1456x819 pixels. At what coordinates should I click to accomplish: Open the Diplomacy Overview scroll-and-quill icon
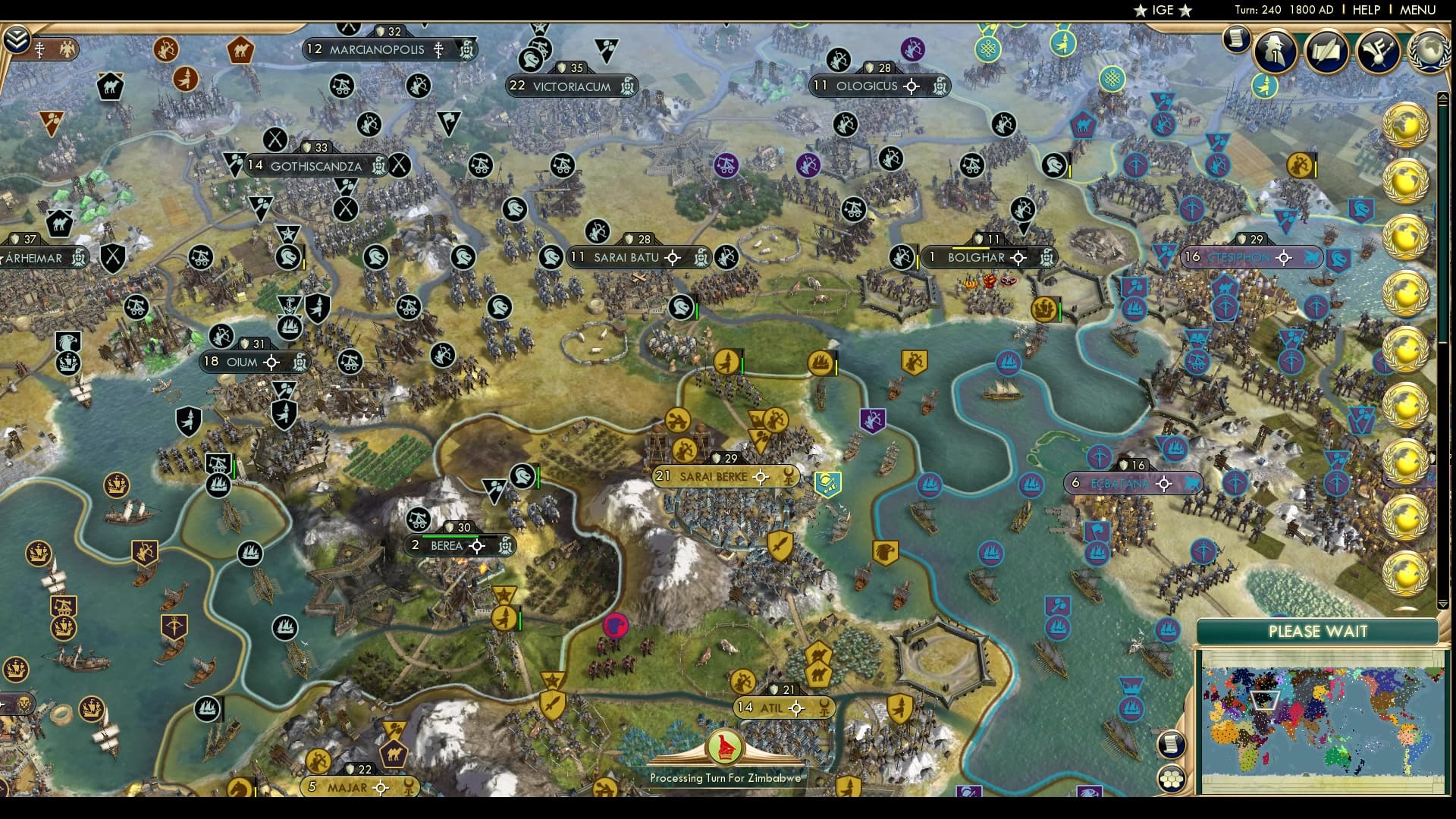pyautogui.click(x=1327, y=51)
